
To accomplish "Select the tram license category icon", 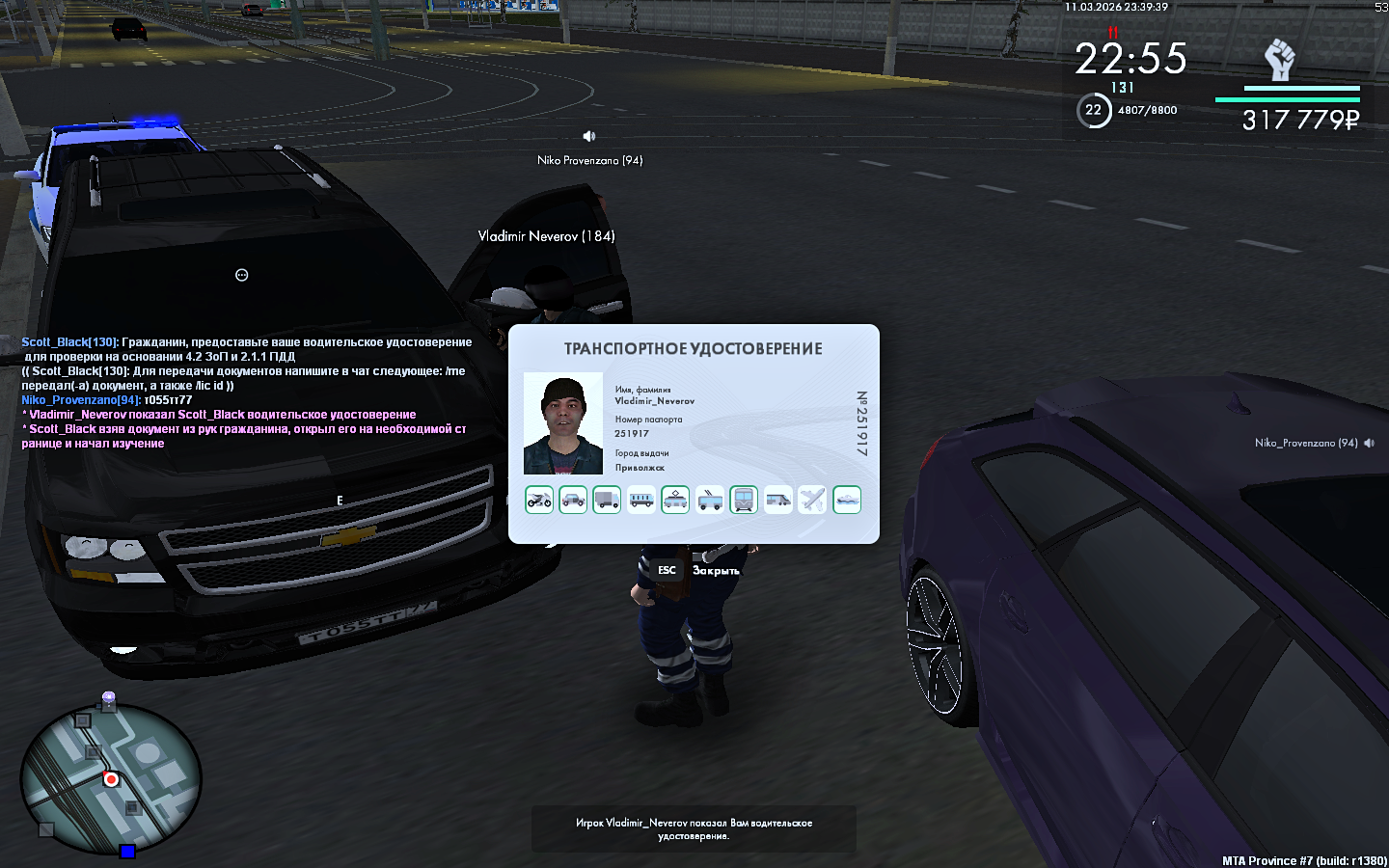I will click(675, 500).
